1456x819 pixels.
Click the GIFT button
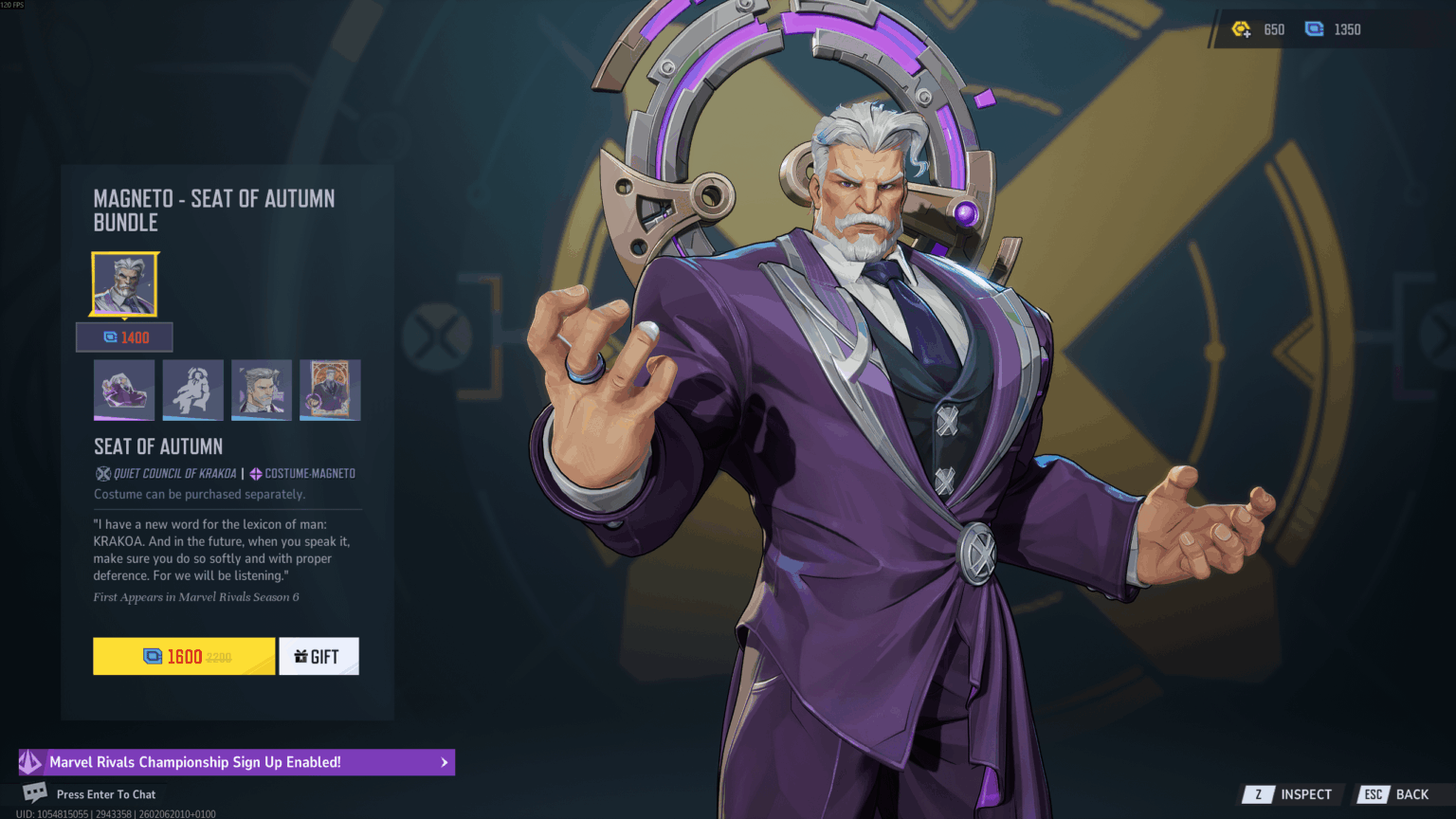click(x=318, y=655)
